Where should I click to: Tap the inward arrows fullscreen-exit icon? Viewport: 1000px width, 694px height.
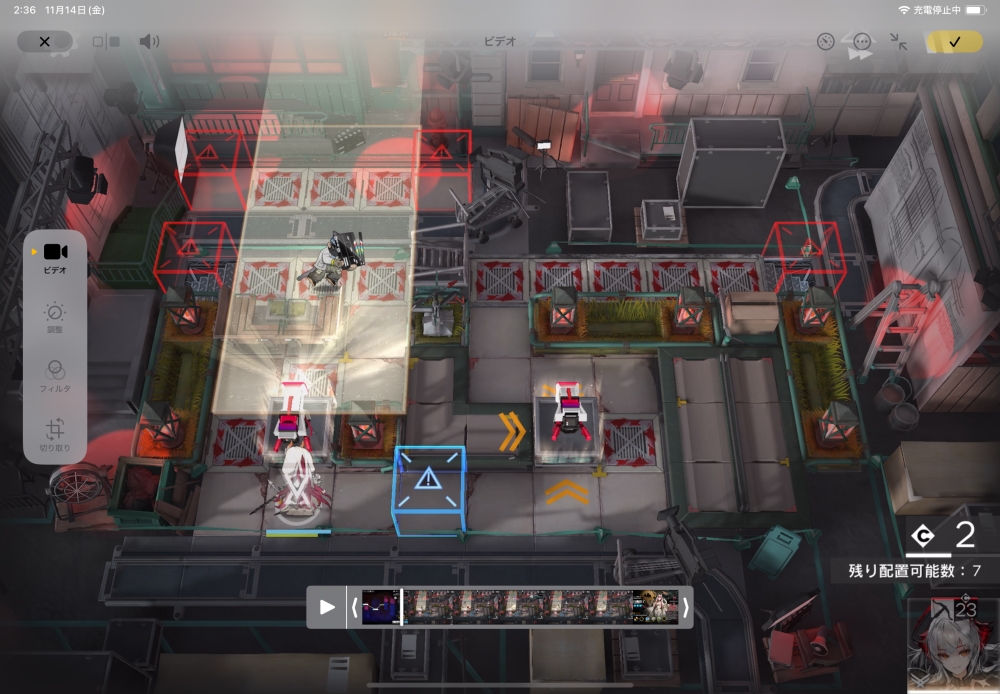[x=898, y=41]
